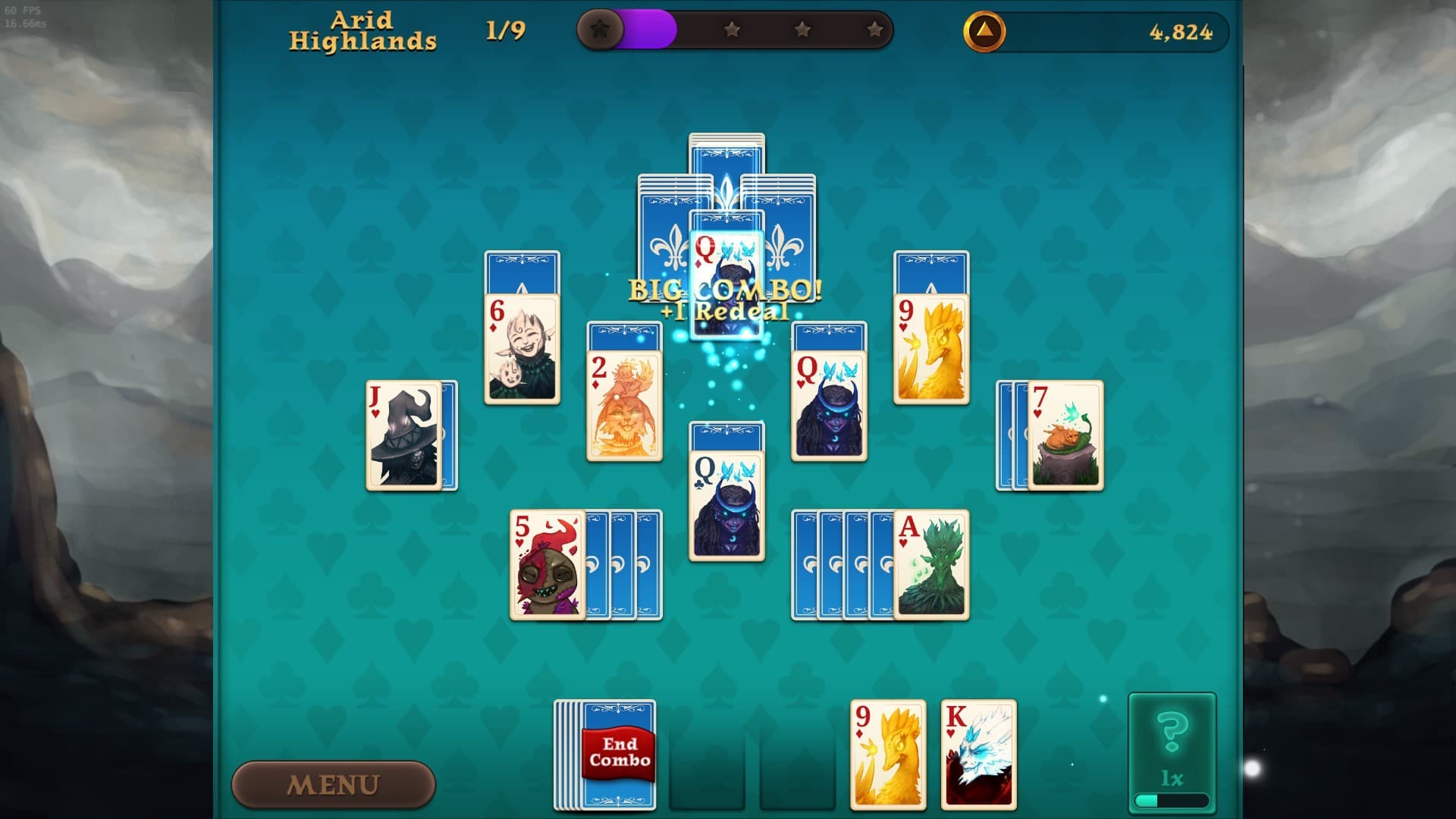Image resolution: width=1456 pixels, height=819 pixels.
Task: Click the star badge at the progress bar start
Action: 601,31
